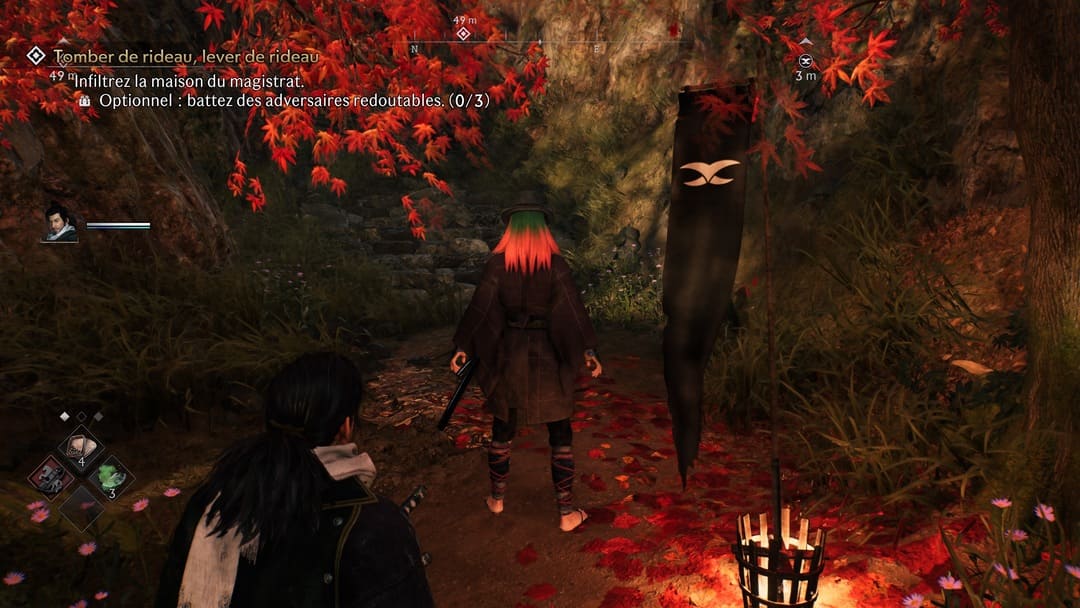Select the white round marker above 3 m
Viewport: 1080px width, 608px height.
[805, 60]
